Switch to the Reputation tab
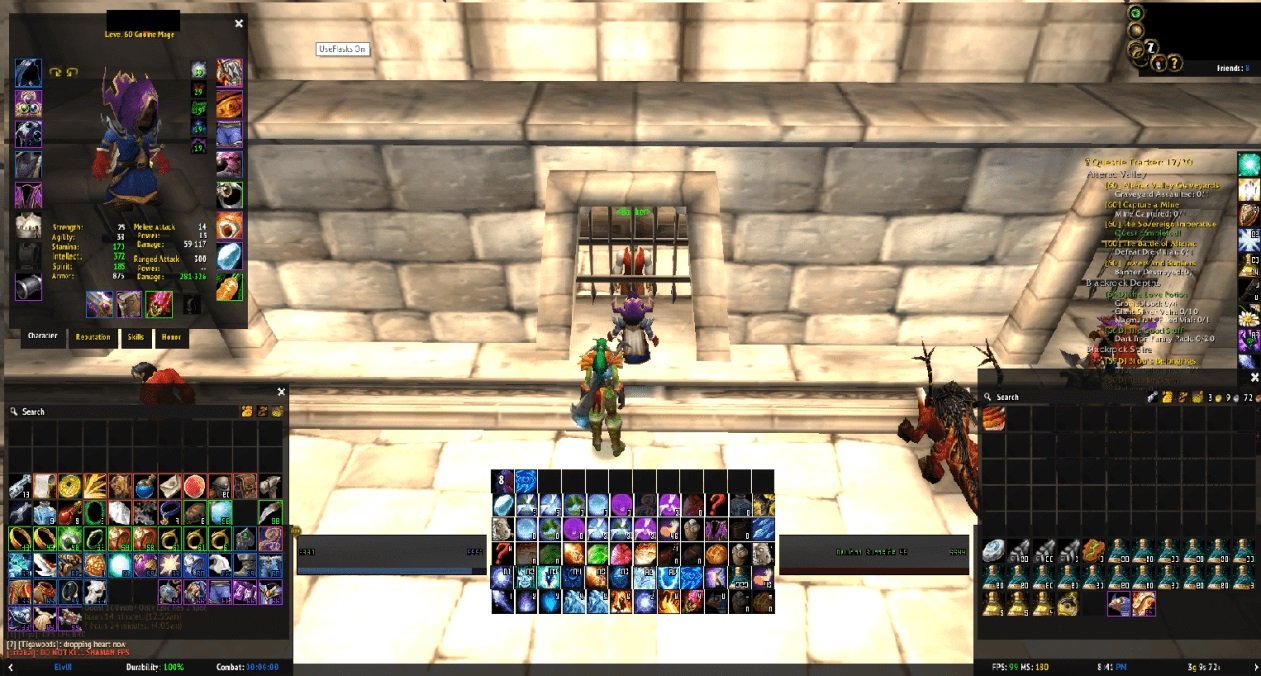The height and width of the screenshot is (676, 1261). (x=93, y=337)
